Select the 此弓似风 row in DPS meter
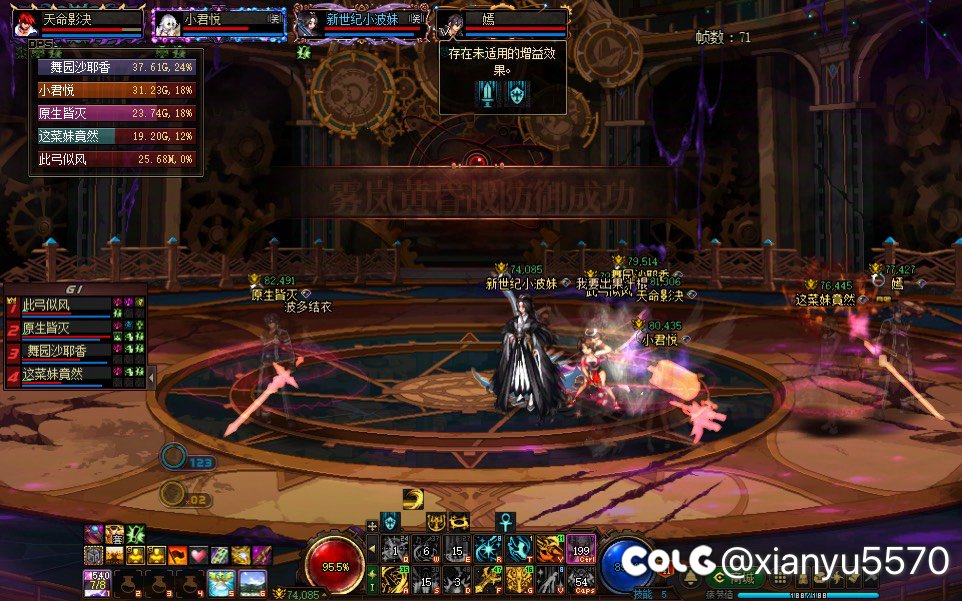The height and width of the screenshot is (601, 962). click(x=116, y=159)
